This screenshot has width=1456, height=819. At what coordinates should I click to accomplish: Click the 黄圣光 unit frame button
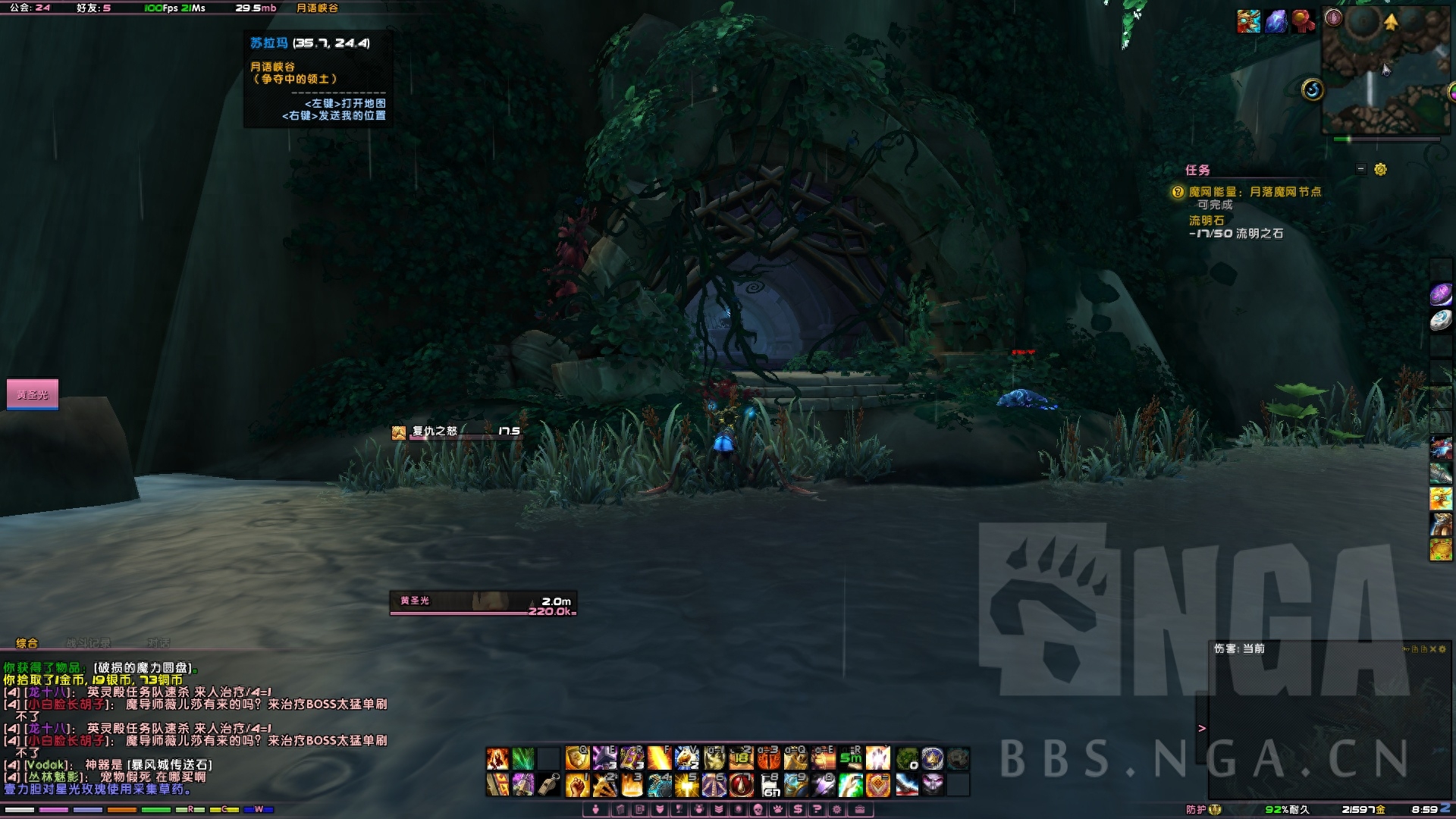click(x=33, y=394)
